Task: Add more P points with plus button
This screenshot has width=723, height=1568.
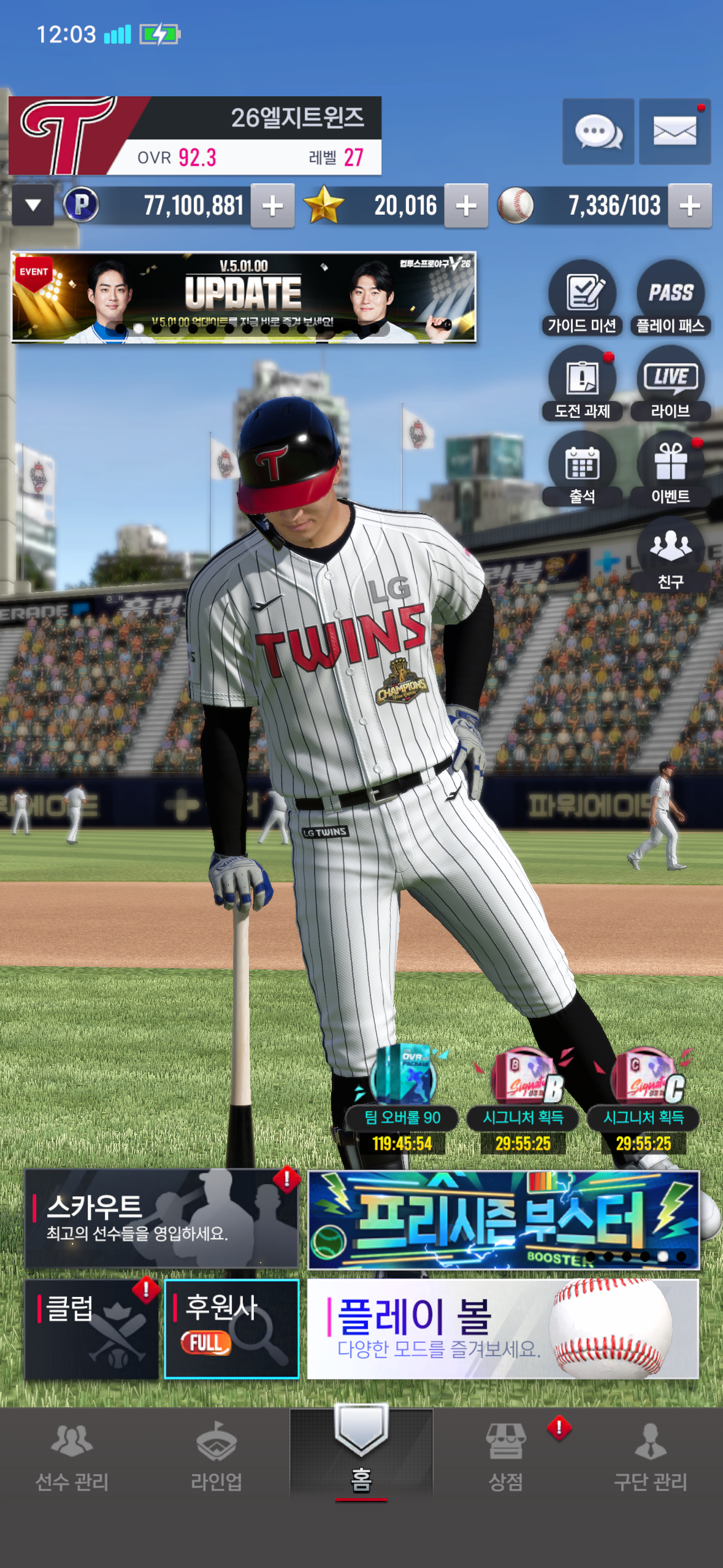Action: (x=272, y=206)
